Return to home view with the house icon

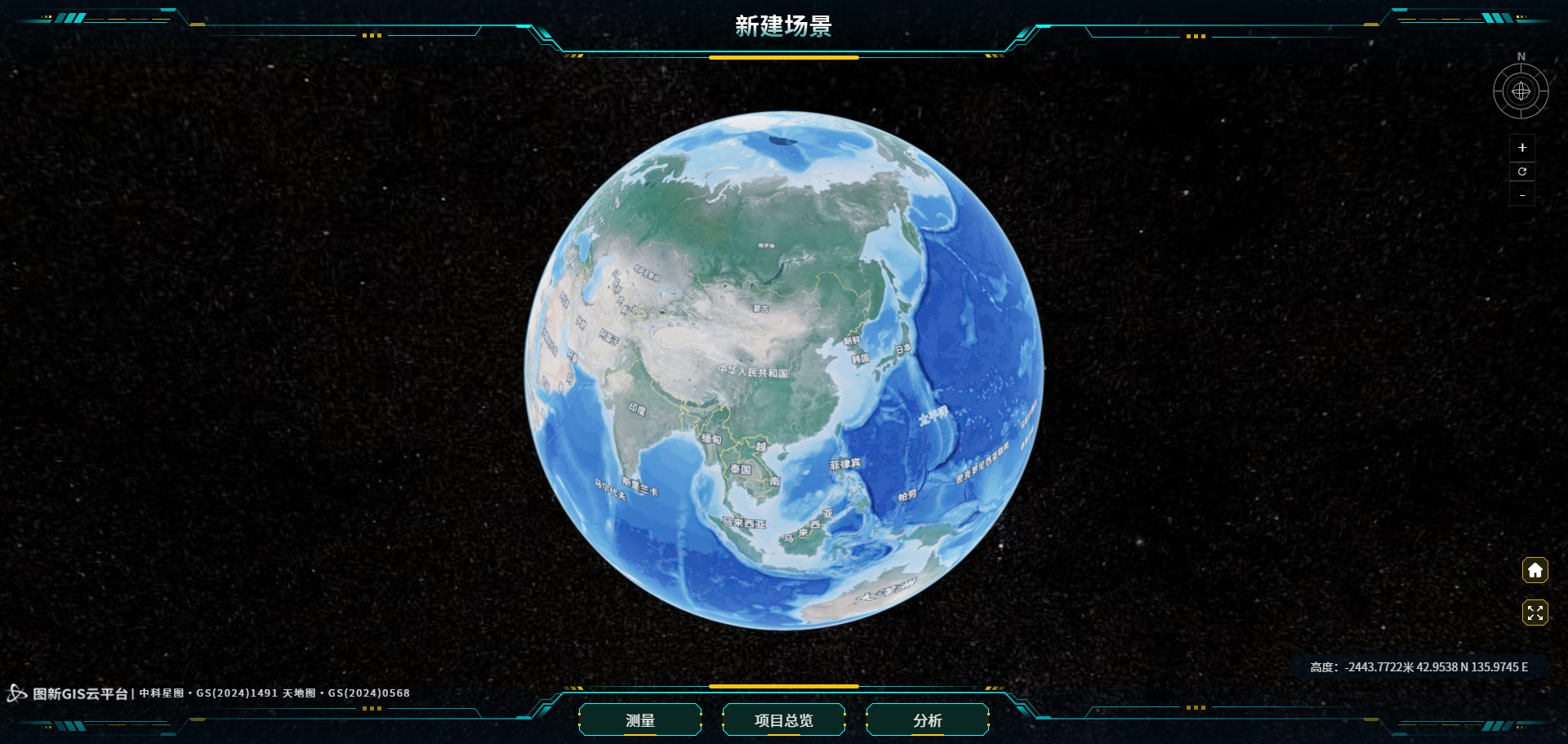click(x=1535, y=570)
